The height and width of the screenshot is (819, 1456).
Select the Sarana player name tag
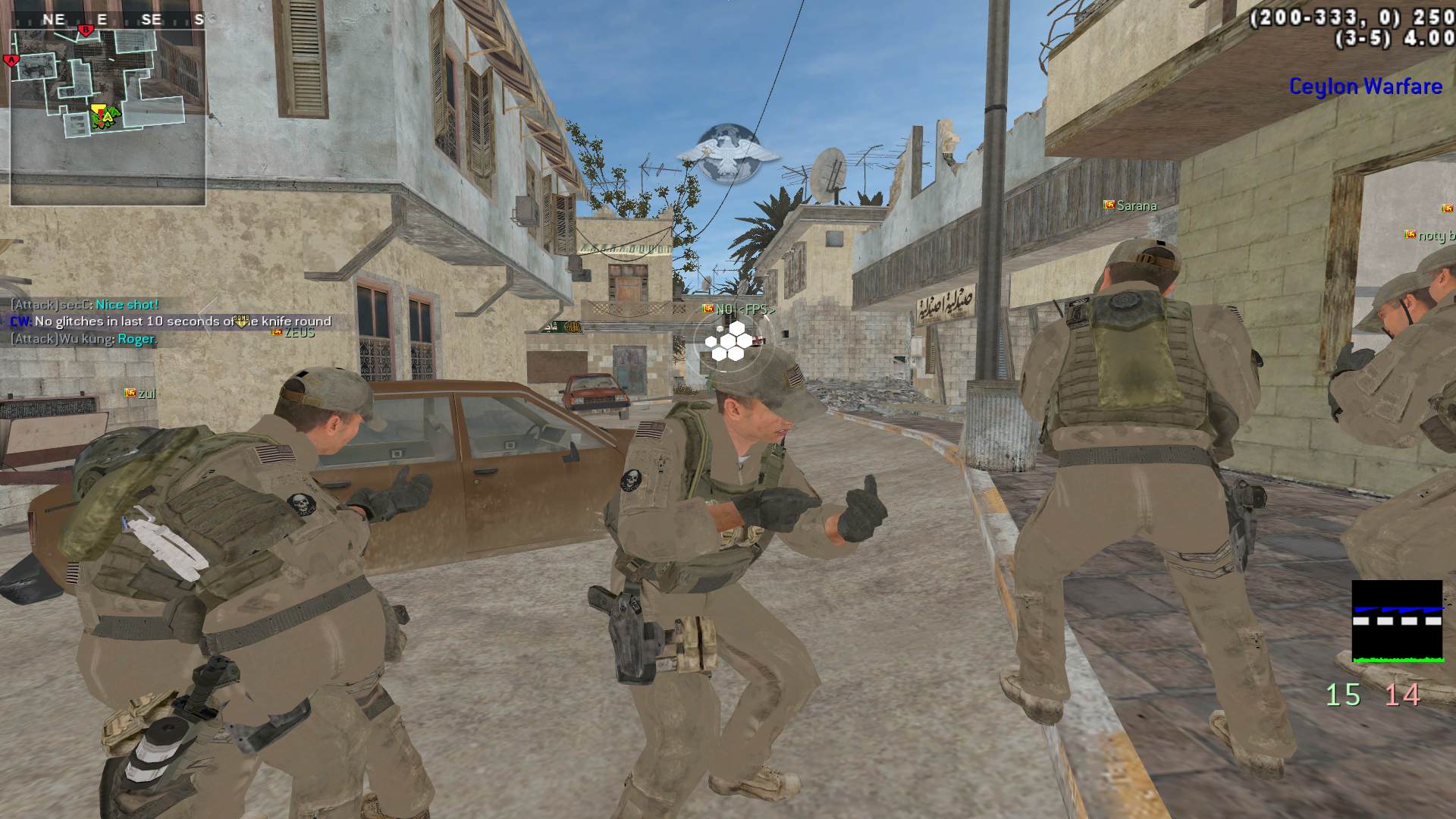pos(1130,206)
